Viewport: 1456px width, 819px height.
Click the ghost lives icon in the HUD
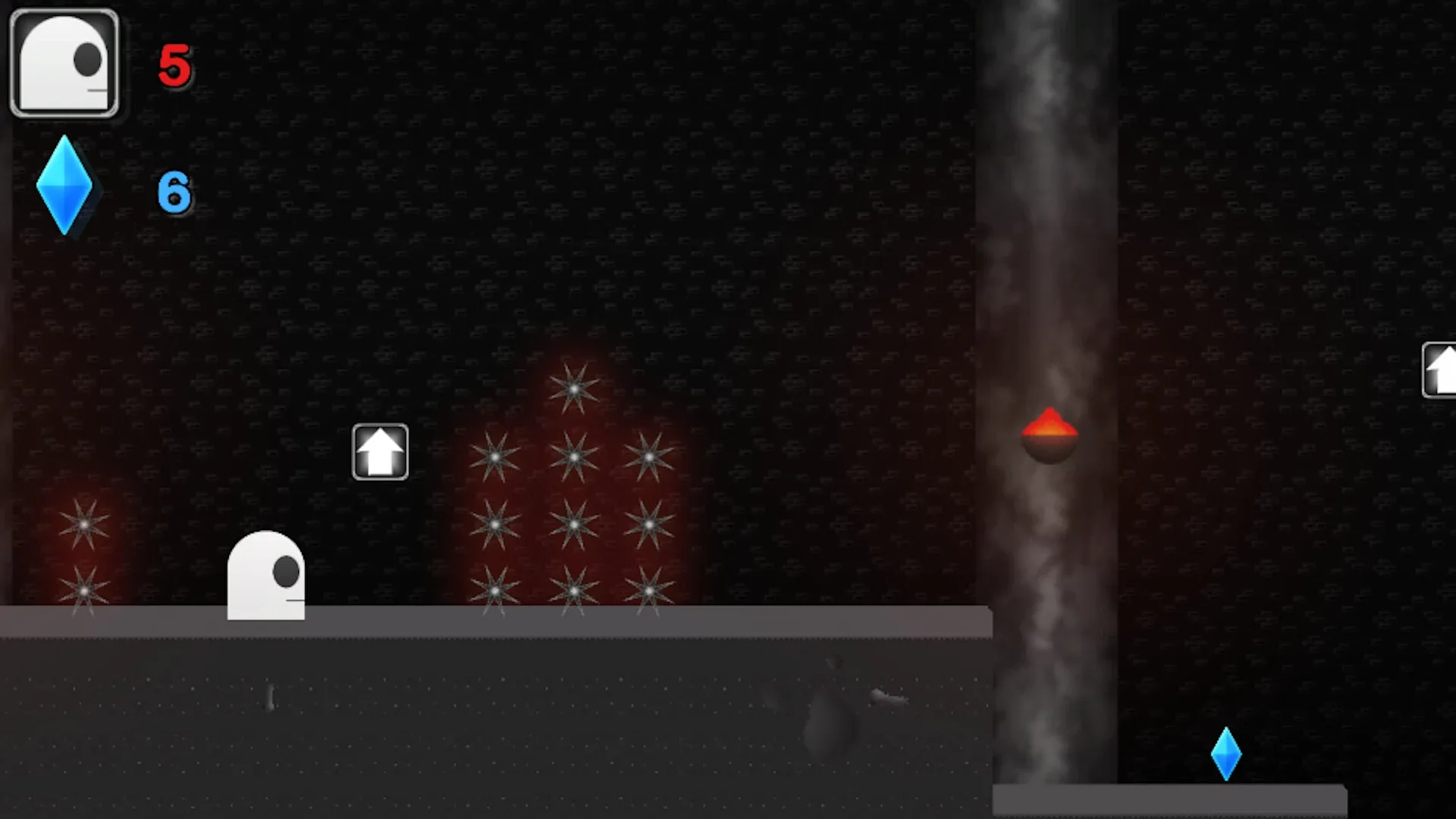click(x=64, y=62)
